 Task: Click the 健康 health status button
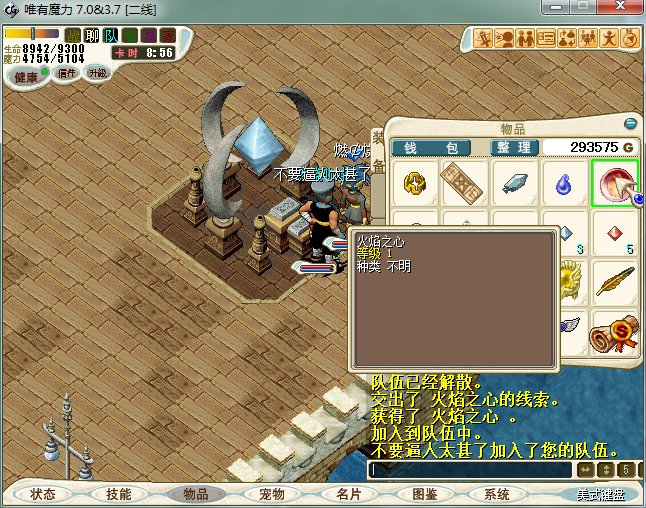(27, 77)
